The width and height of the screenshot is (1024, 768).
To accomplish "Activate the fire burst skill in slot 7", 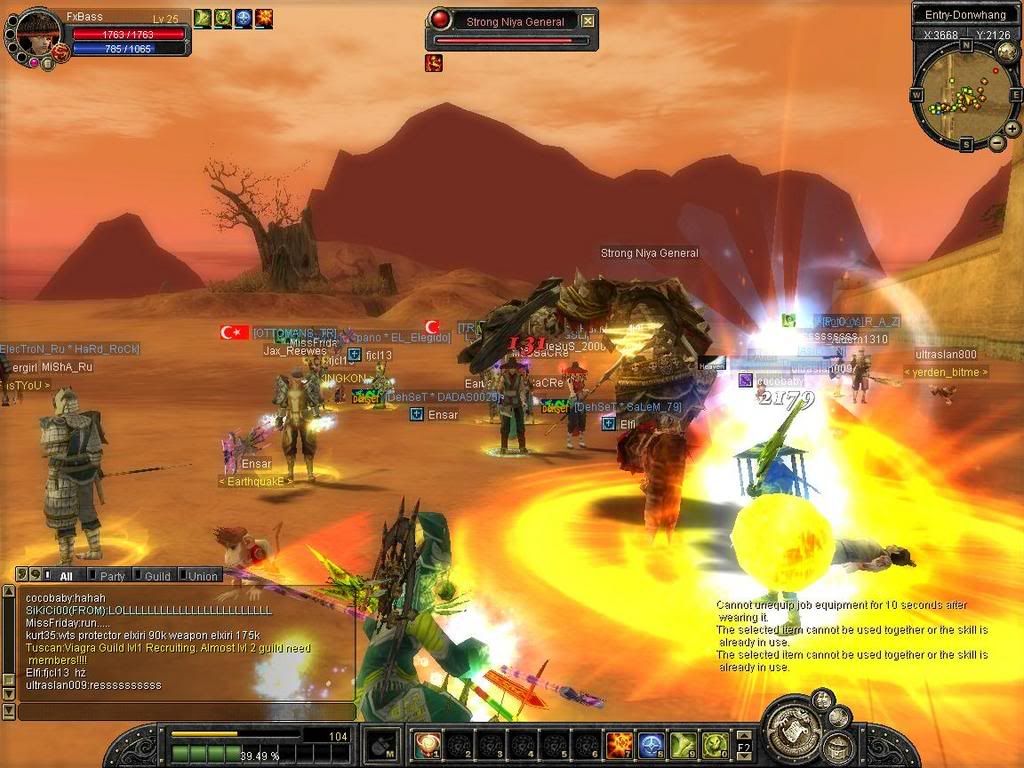I will 619,744.
